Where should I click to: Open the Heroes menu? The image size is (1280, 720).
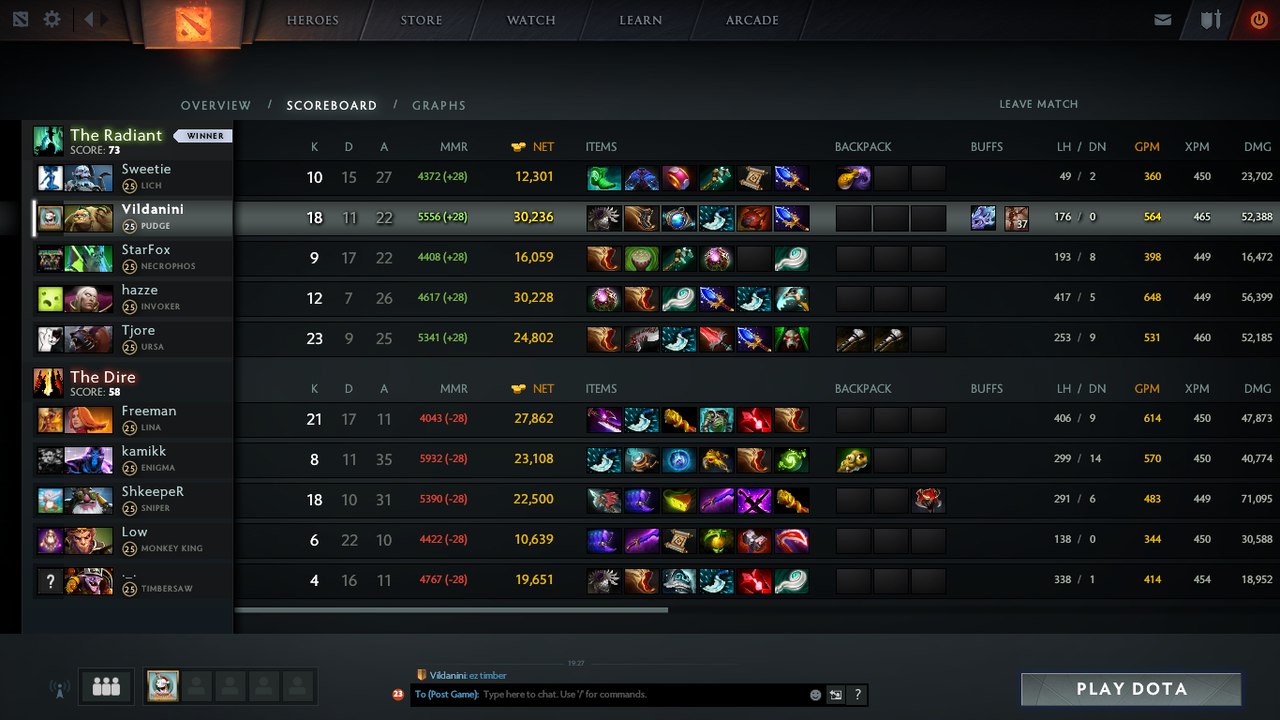pyautogui.click(x=312, y=20)
